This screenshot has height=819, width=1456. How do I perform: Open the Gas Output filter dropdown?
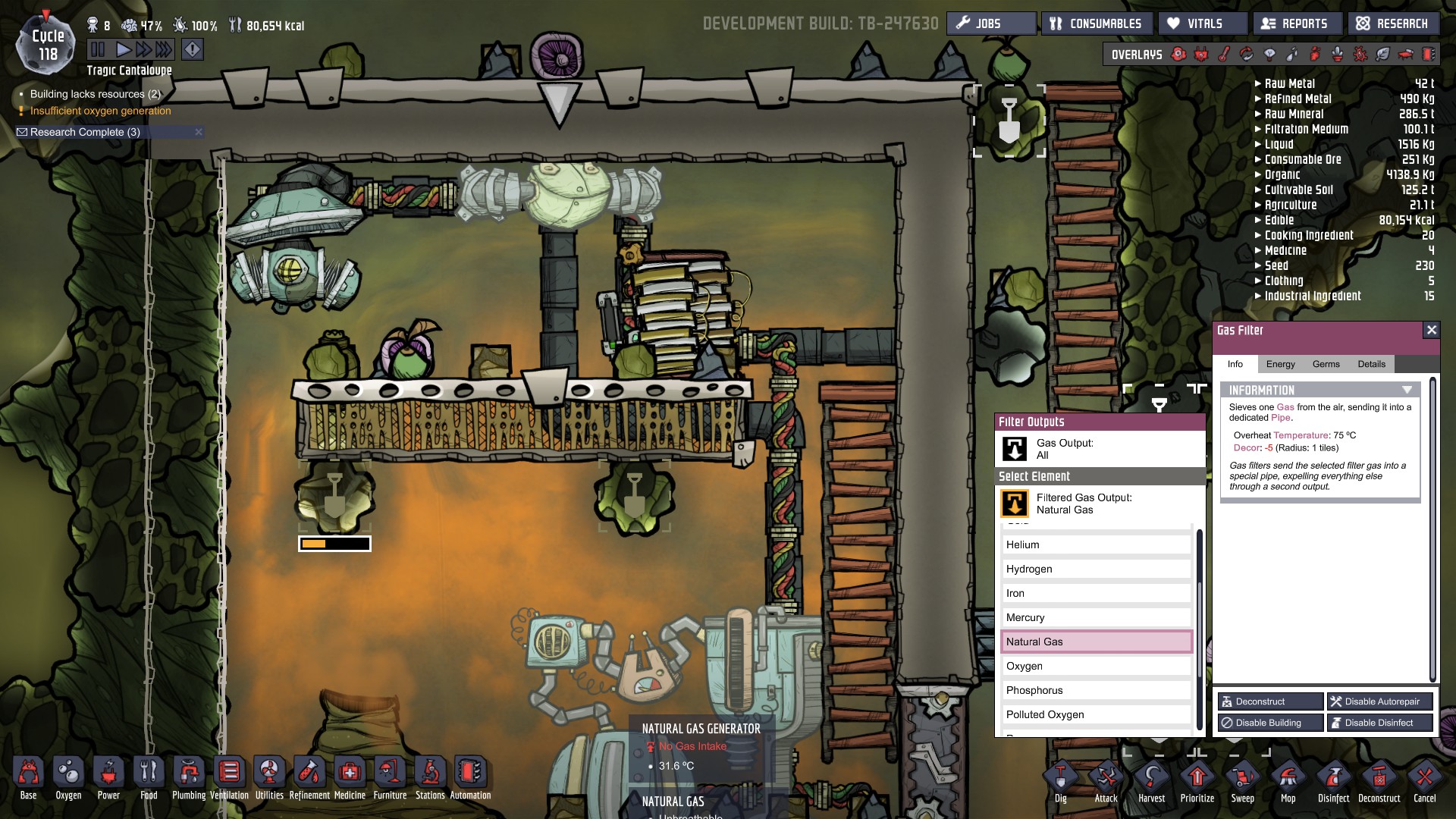pyautogui.click(x=1099, y=449)
